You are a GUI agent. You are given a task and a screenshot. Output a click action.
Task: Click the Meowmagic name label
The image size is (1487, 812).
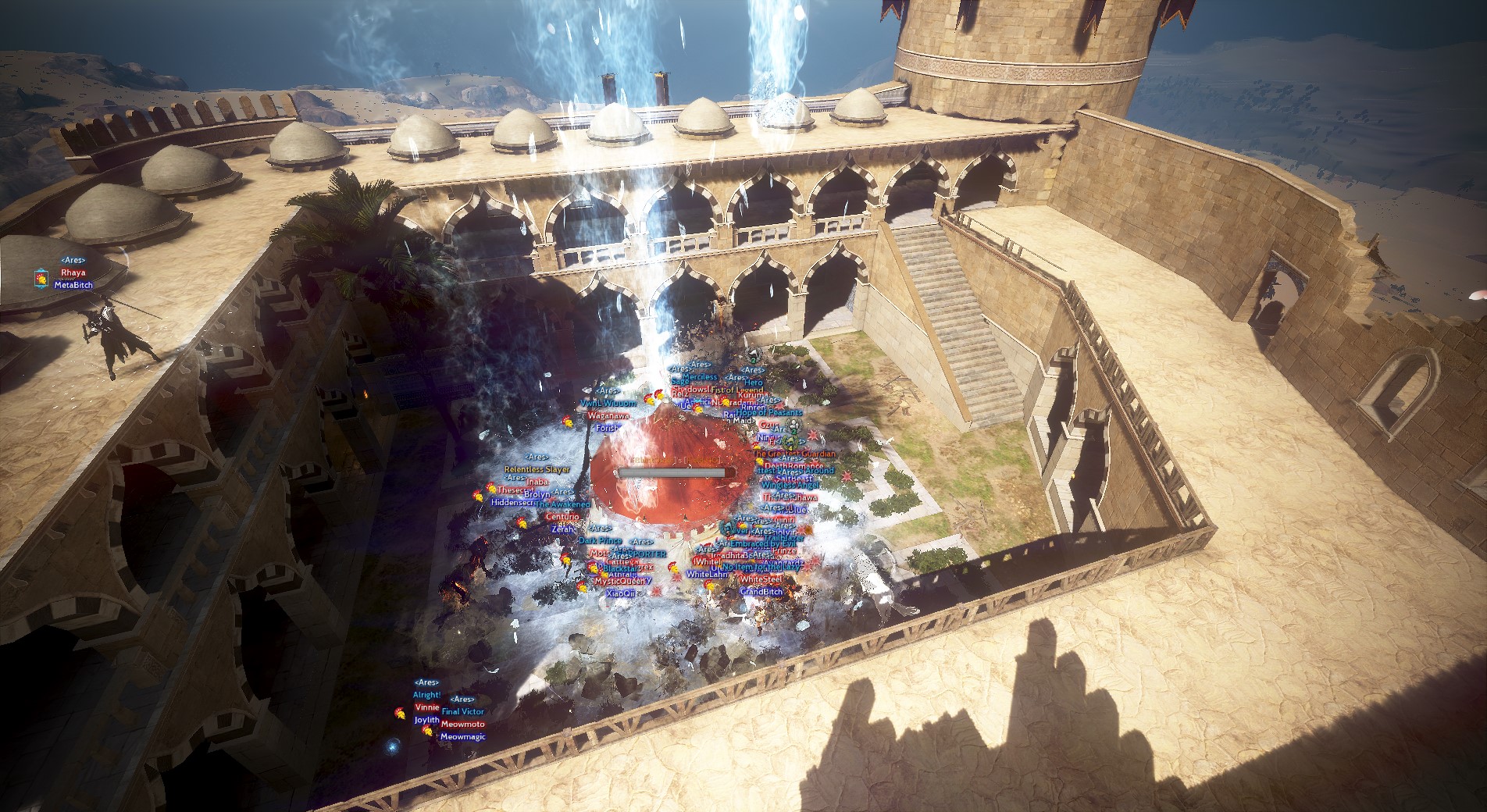click(x=463, y=737)
